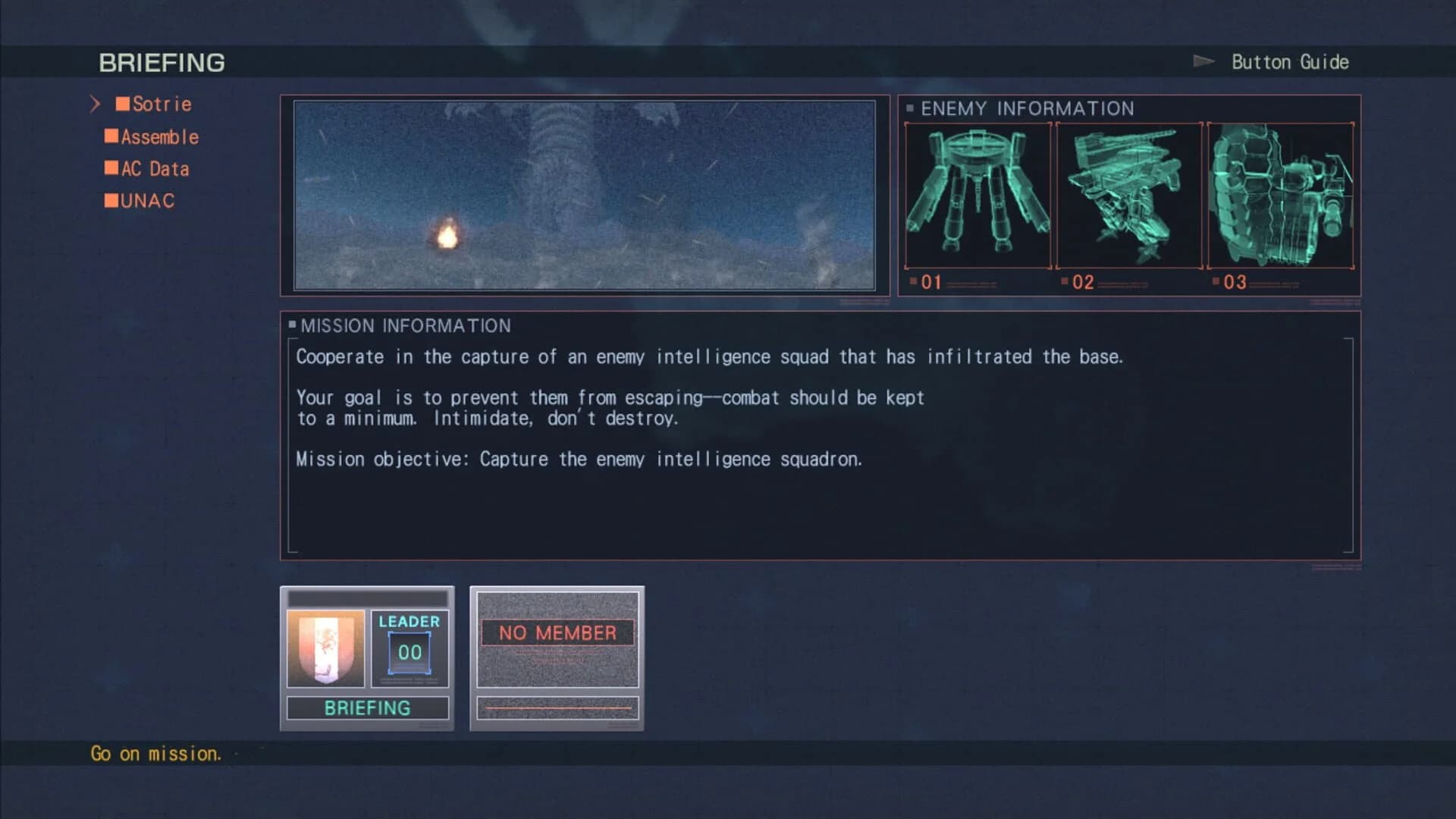This screenshot has height=819, width=1456.
Task: Click the orange square beside Assemble
Action: (x=111, y=135)
